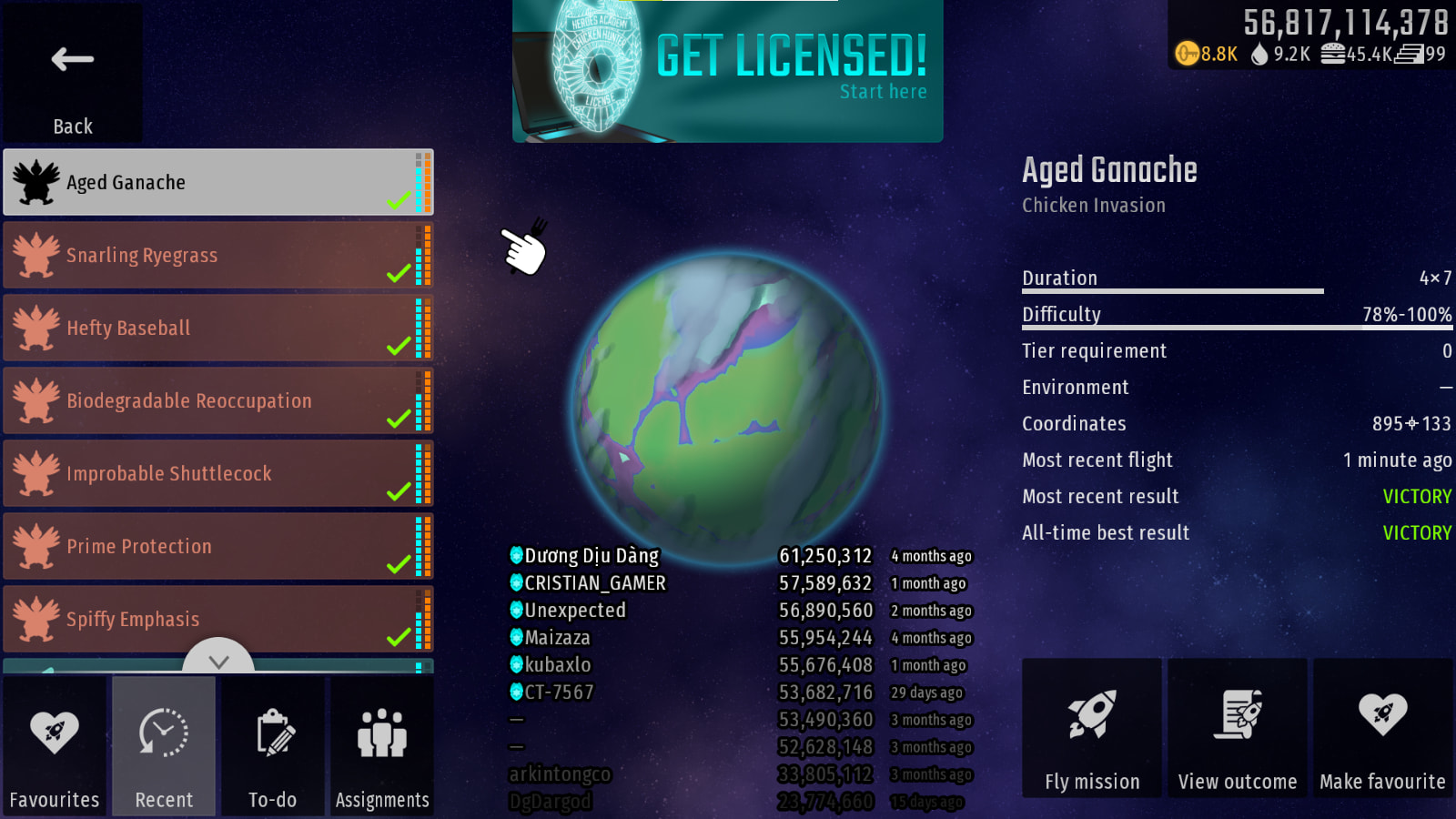Switch to the Favourites tab
The height and width of the screenshot is (819, 1456).
coord(55,746)
